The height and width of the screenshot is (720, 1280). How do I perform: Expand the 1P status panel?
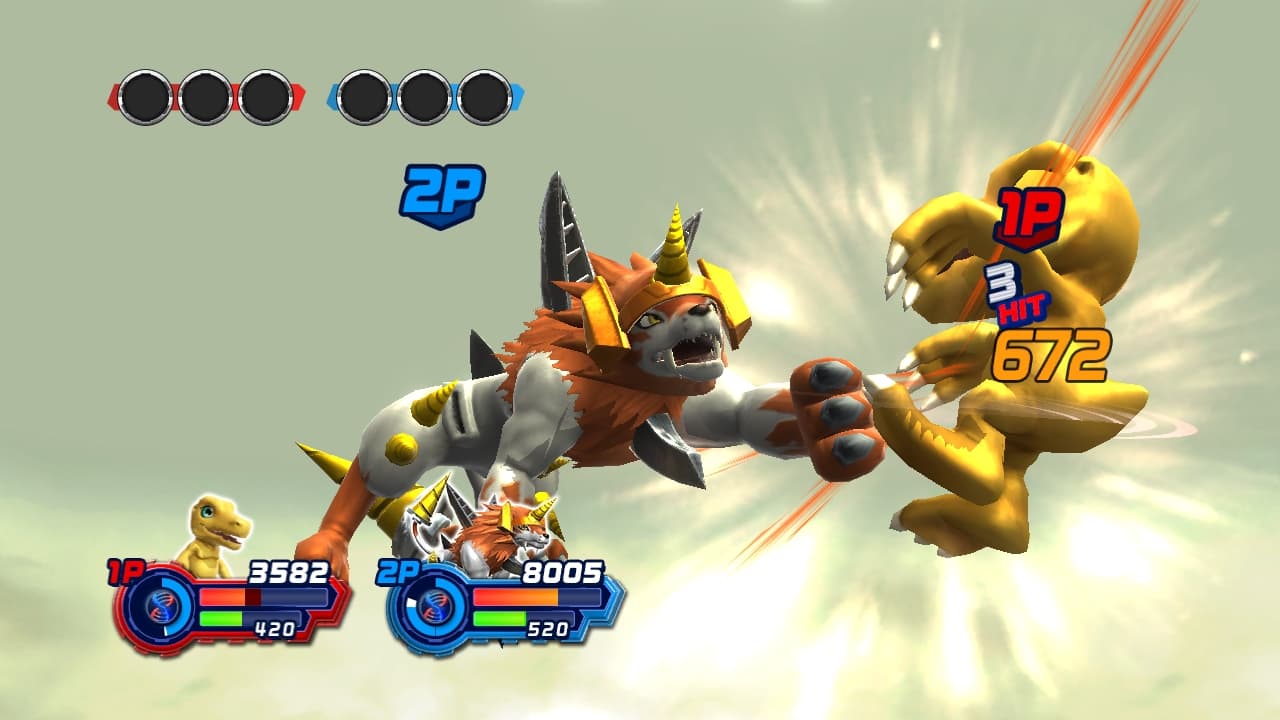pos(220,605)
